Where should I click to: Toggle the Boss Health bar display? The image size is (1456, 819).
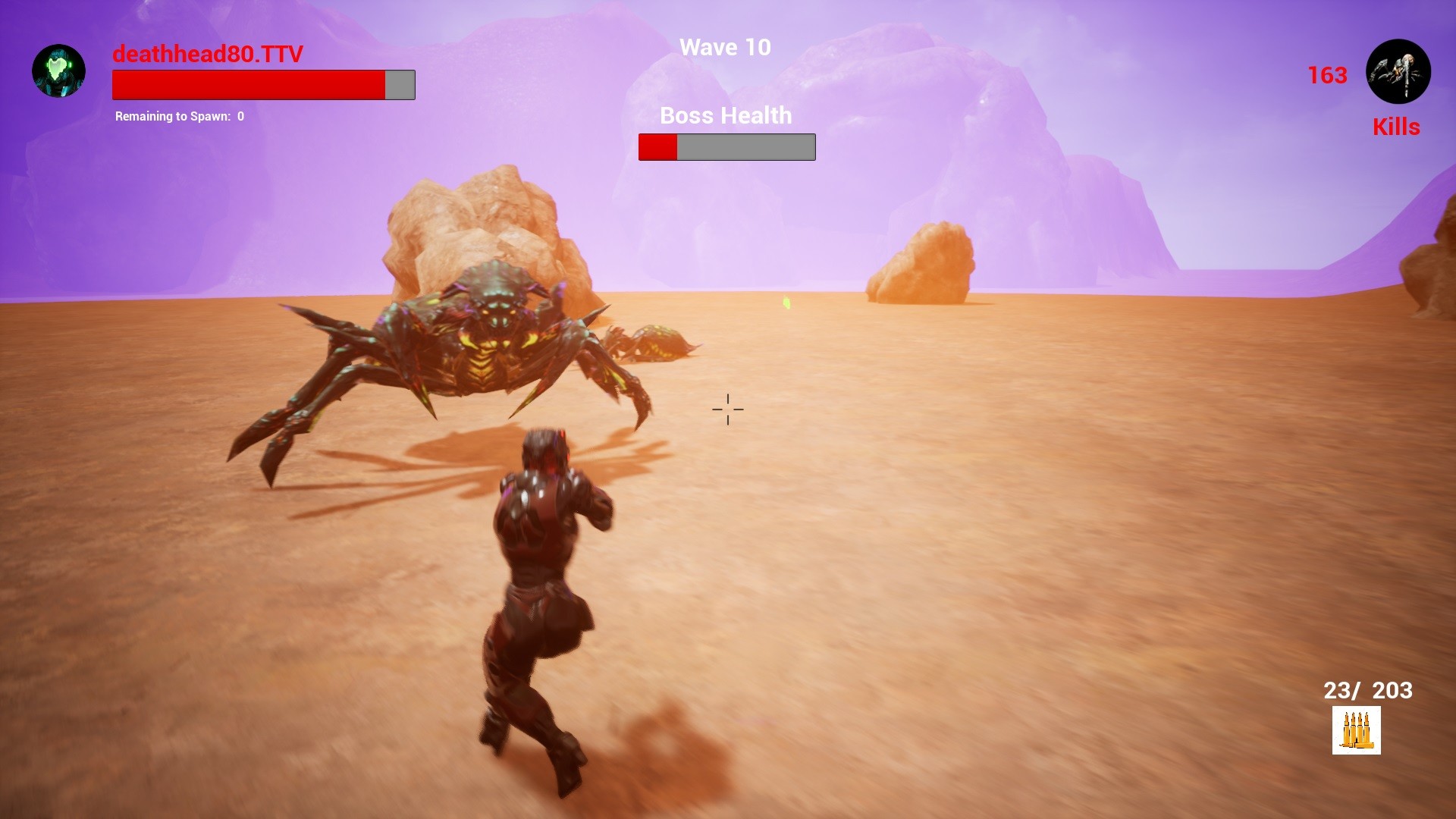pos(726,146)
